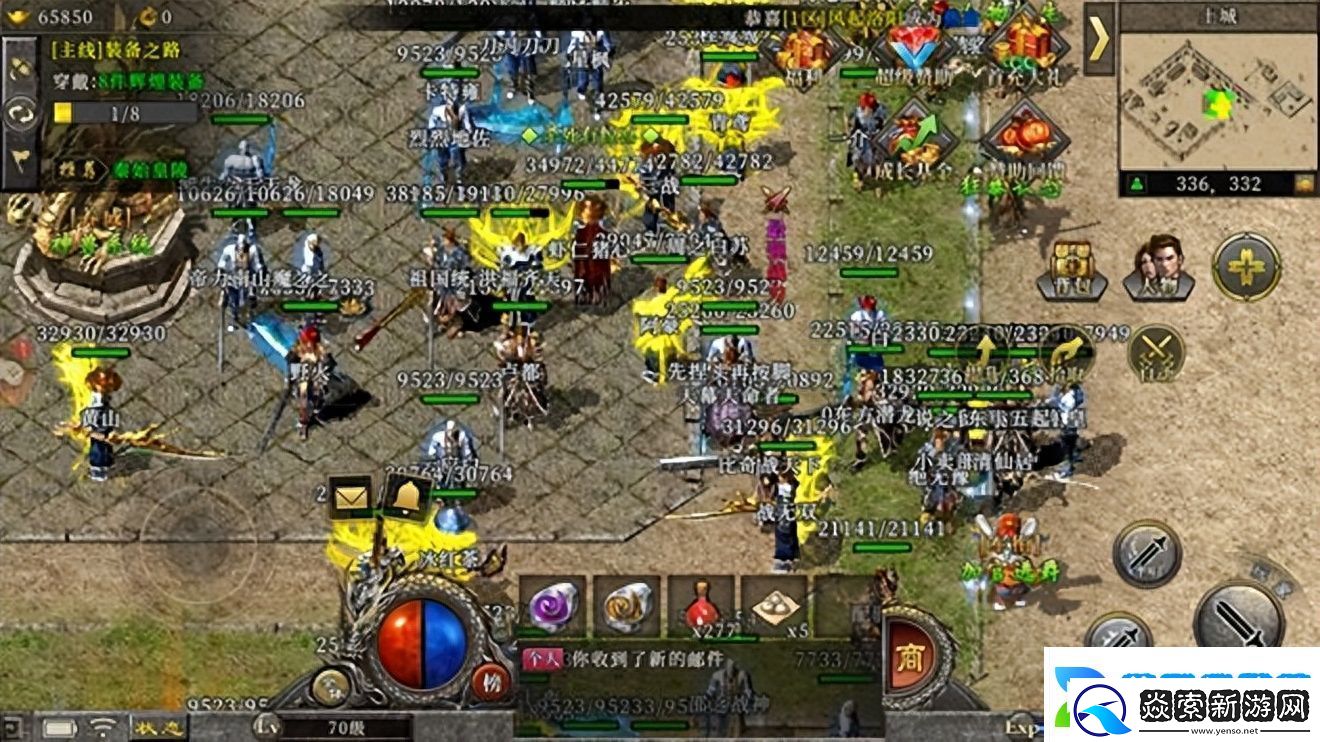Viewport: 1320px width, 742px height.
Task: Click the quest panel's circular refresh arrows
Action: pos(20,113)
